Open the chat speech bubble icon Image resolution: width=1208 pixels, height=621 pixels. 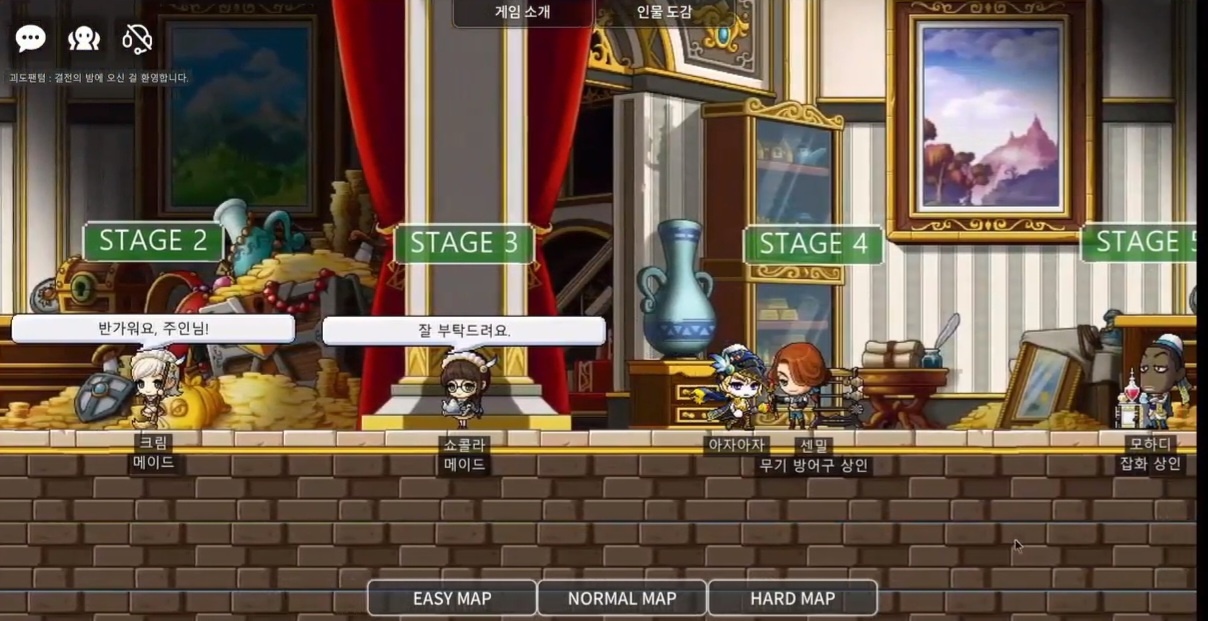click(30, 39)
